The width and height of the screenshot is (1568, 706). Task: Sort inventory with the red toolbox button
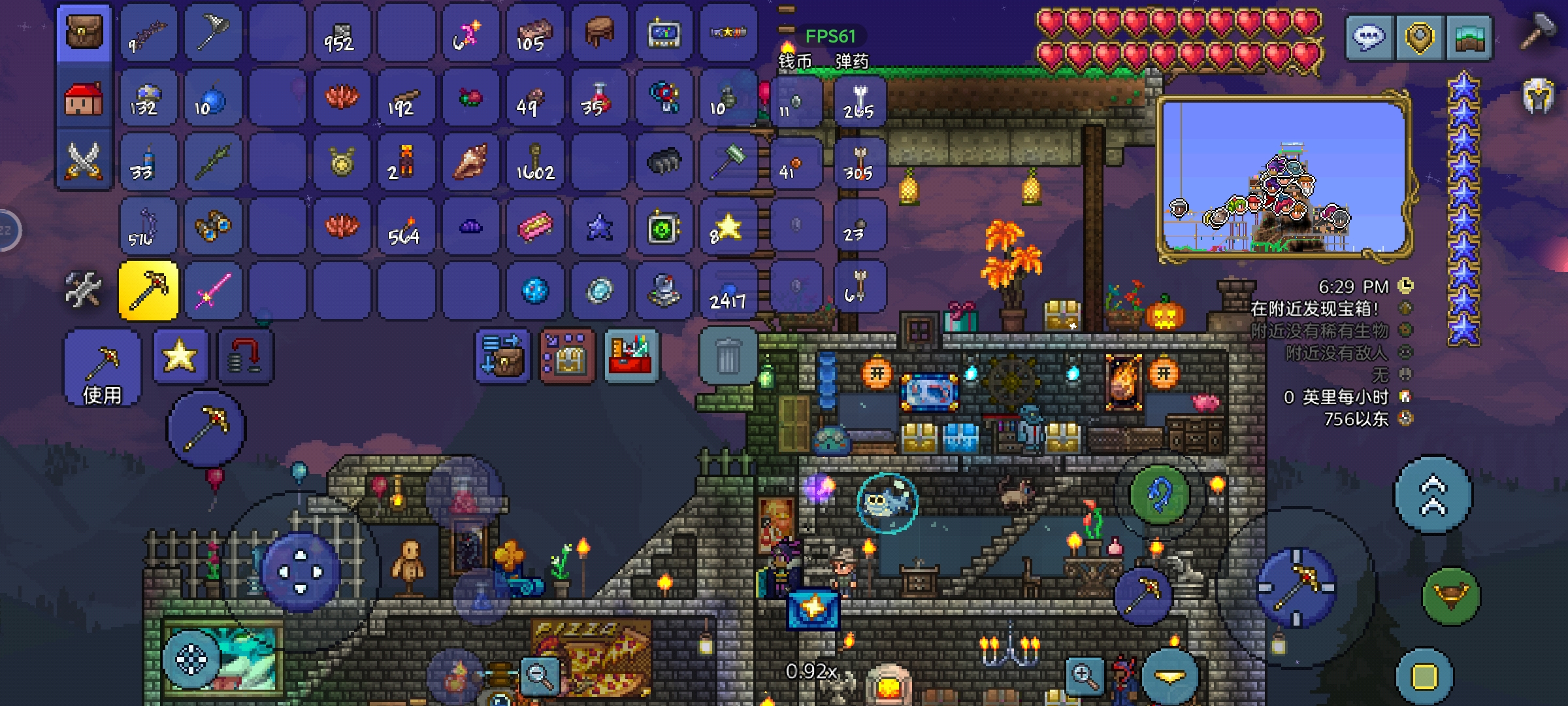click(630, 356)
